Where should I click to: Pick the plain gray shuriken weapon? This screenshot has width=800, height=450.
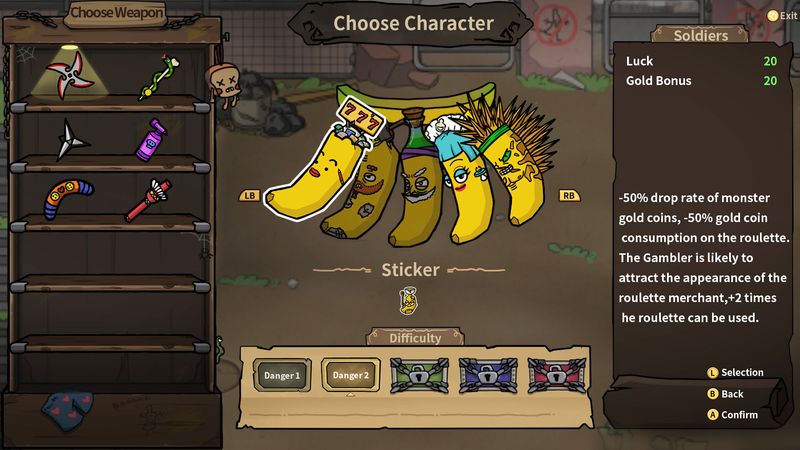pos(69,139)
